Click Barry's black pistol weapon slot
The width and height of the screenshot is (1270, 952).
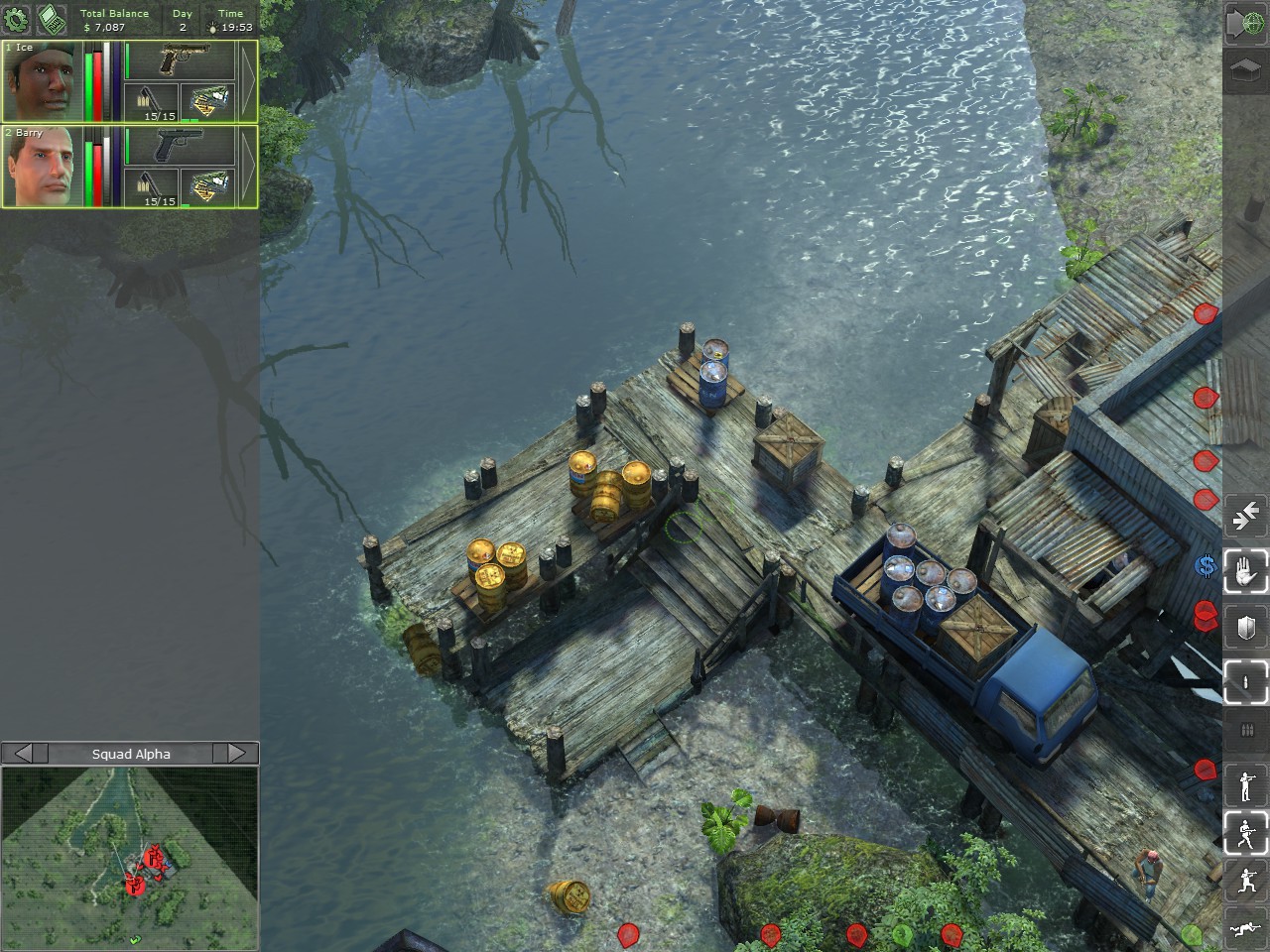(181, 146)
